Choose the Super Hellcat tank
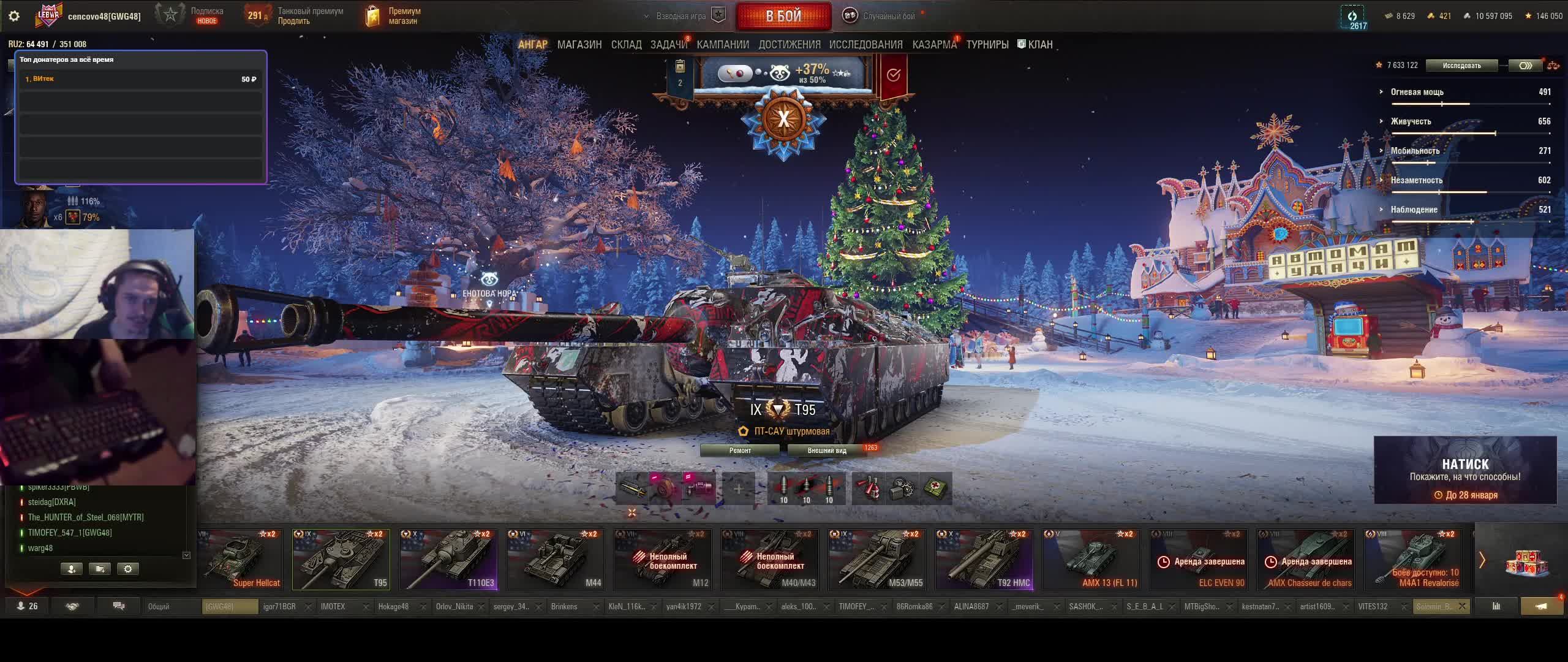This screenshot has width=1568, height=662. point(241,560)
